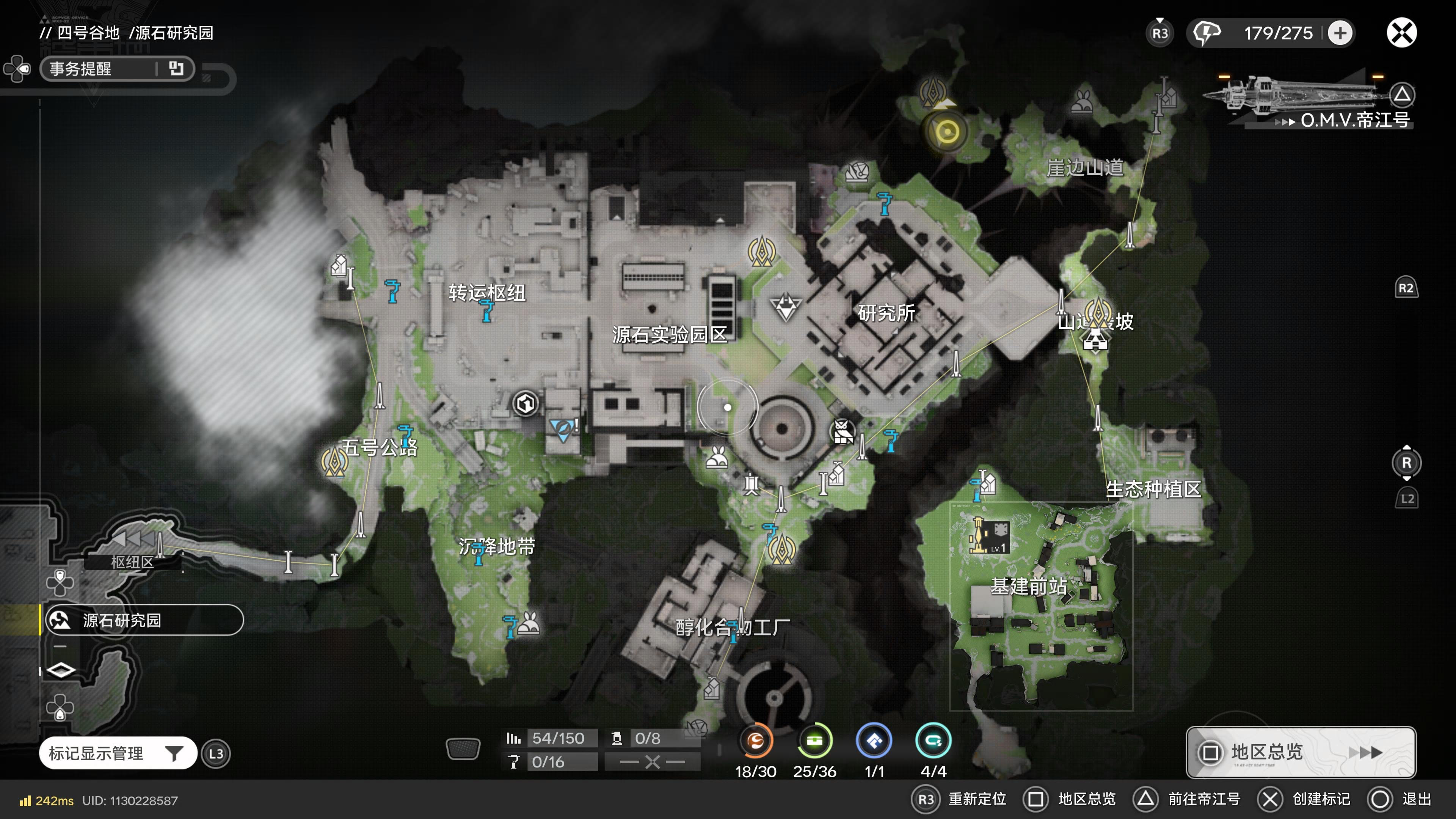Add stamina with the plus button

tap(1340, 33)
